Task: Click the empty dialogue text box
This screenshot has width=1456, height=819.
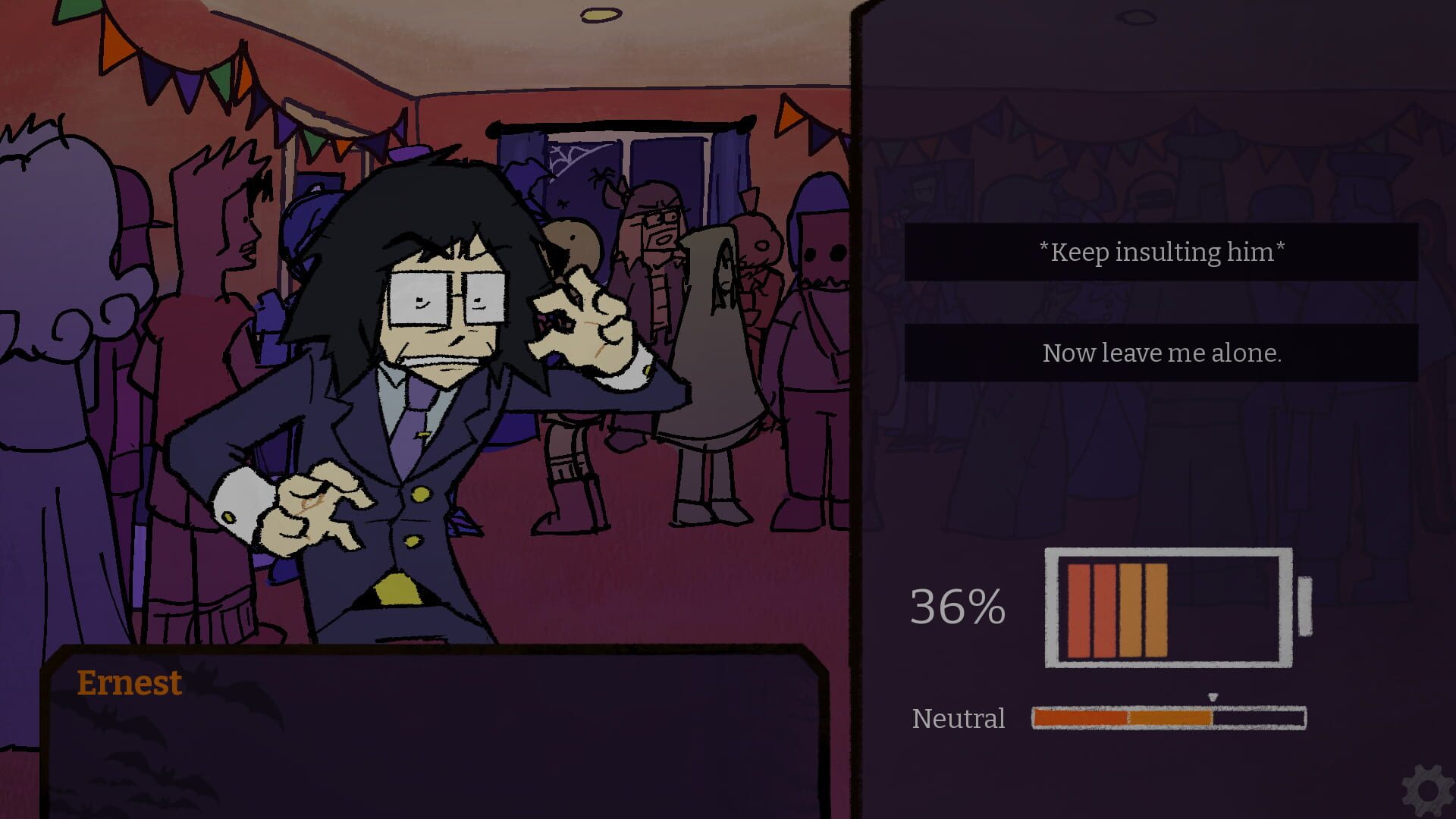Action: click(x=432, y=751)
